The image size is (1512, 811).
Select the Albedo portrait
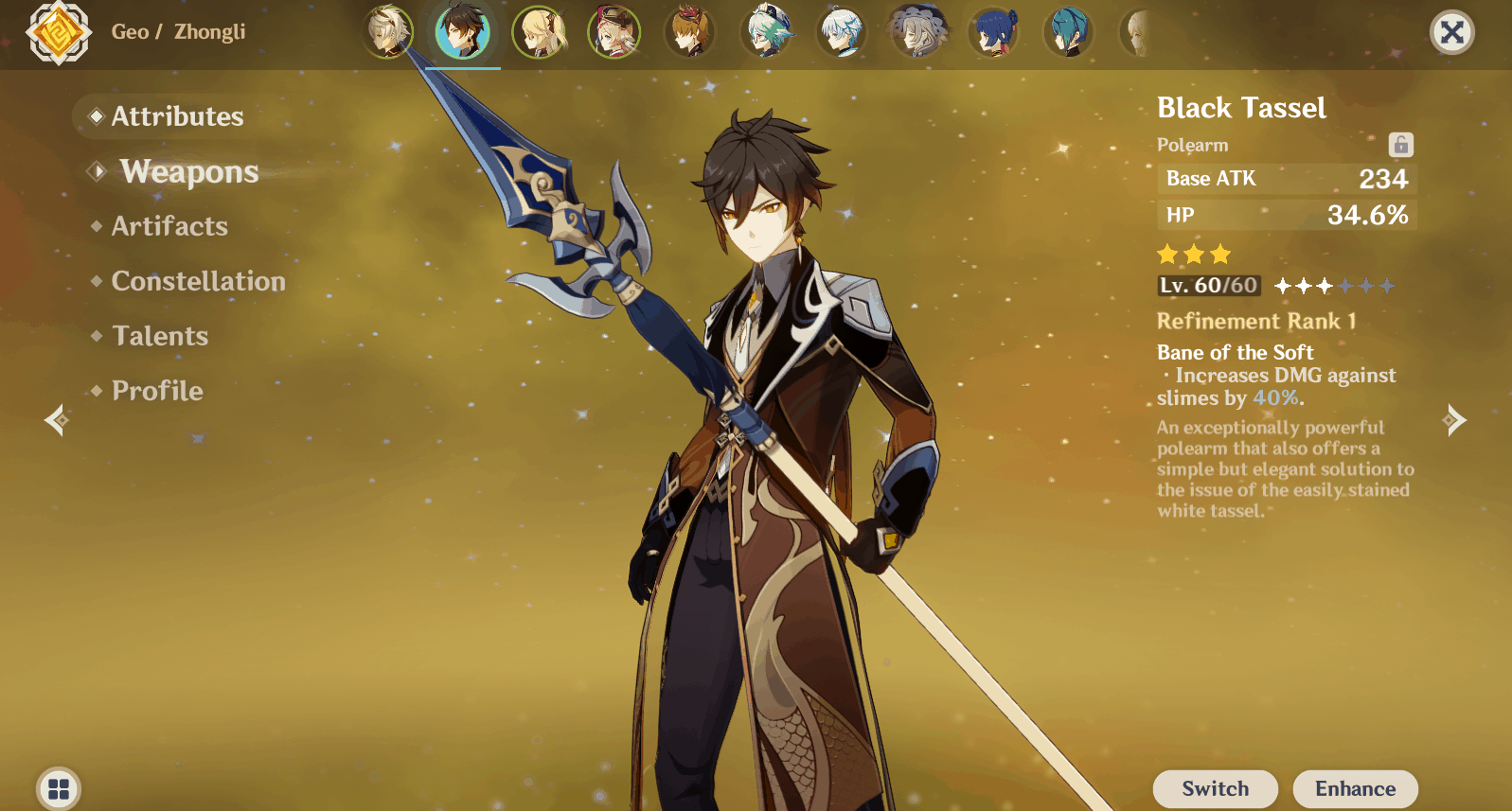(388, 31)
